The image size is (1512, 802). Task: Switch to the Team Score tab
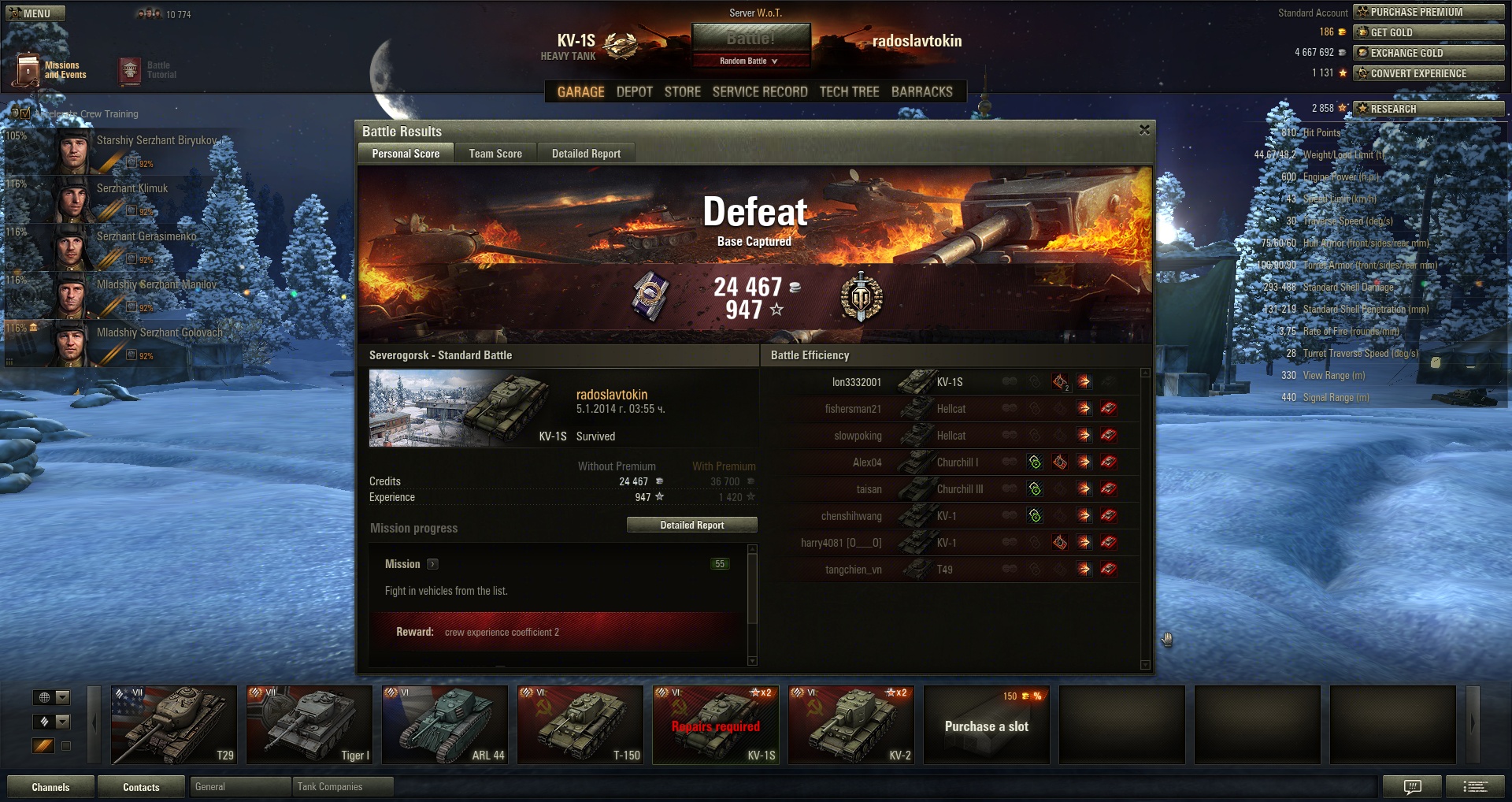[x=495, y=154]
